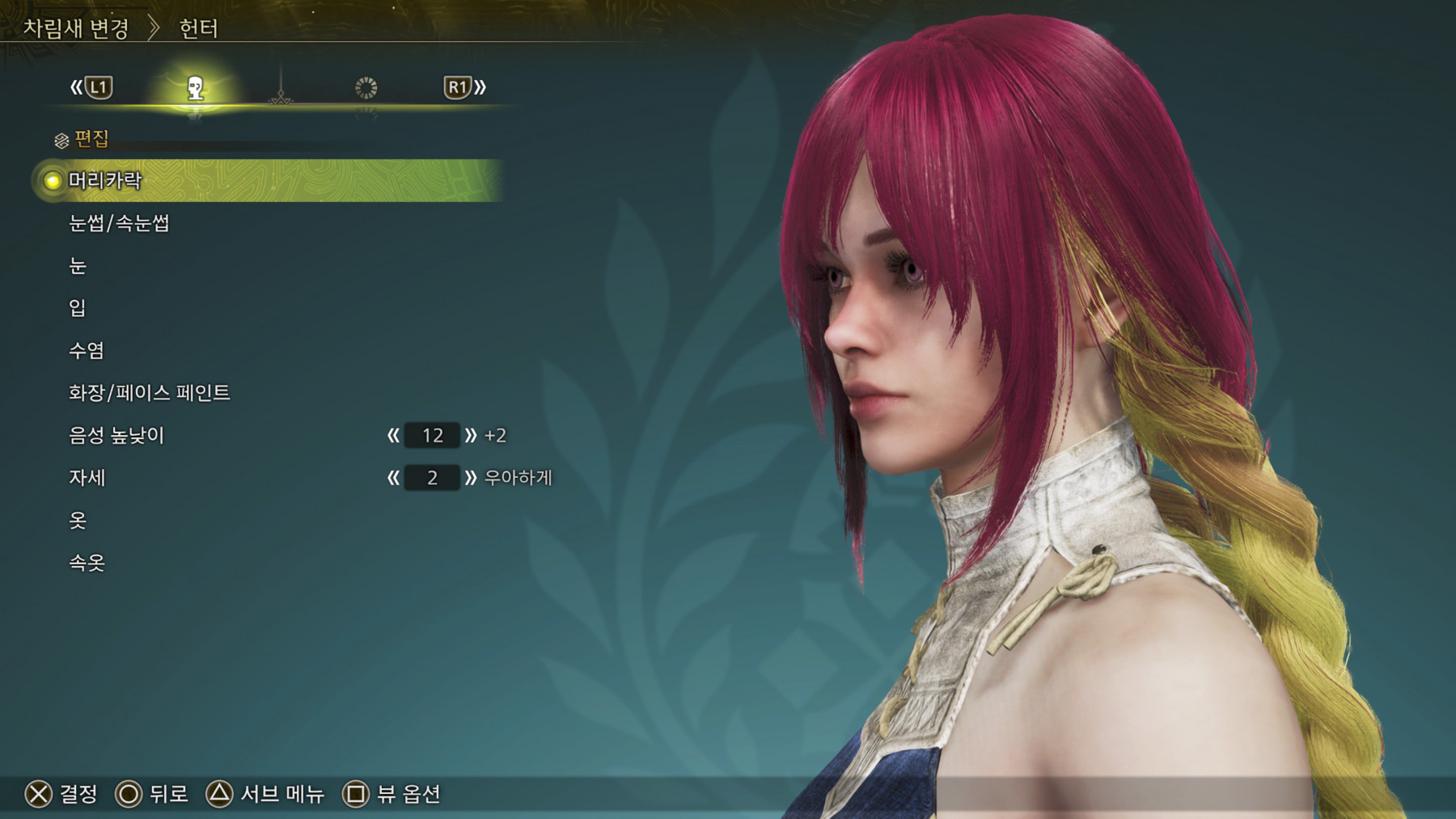Switch posture to next option with right arrow
1456x819 pixels.
point(471,478)
